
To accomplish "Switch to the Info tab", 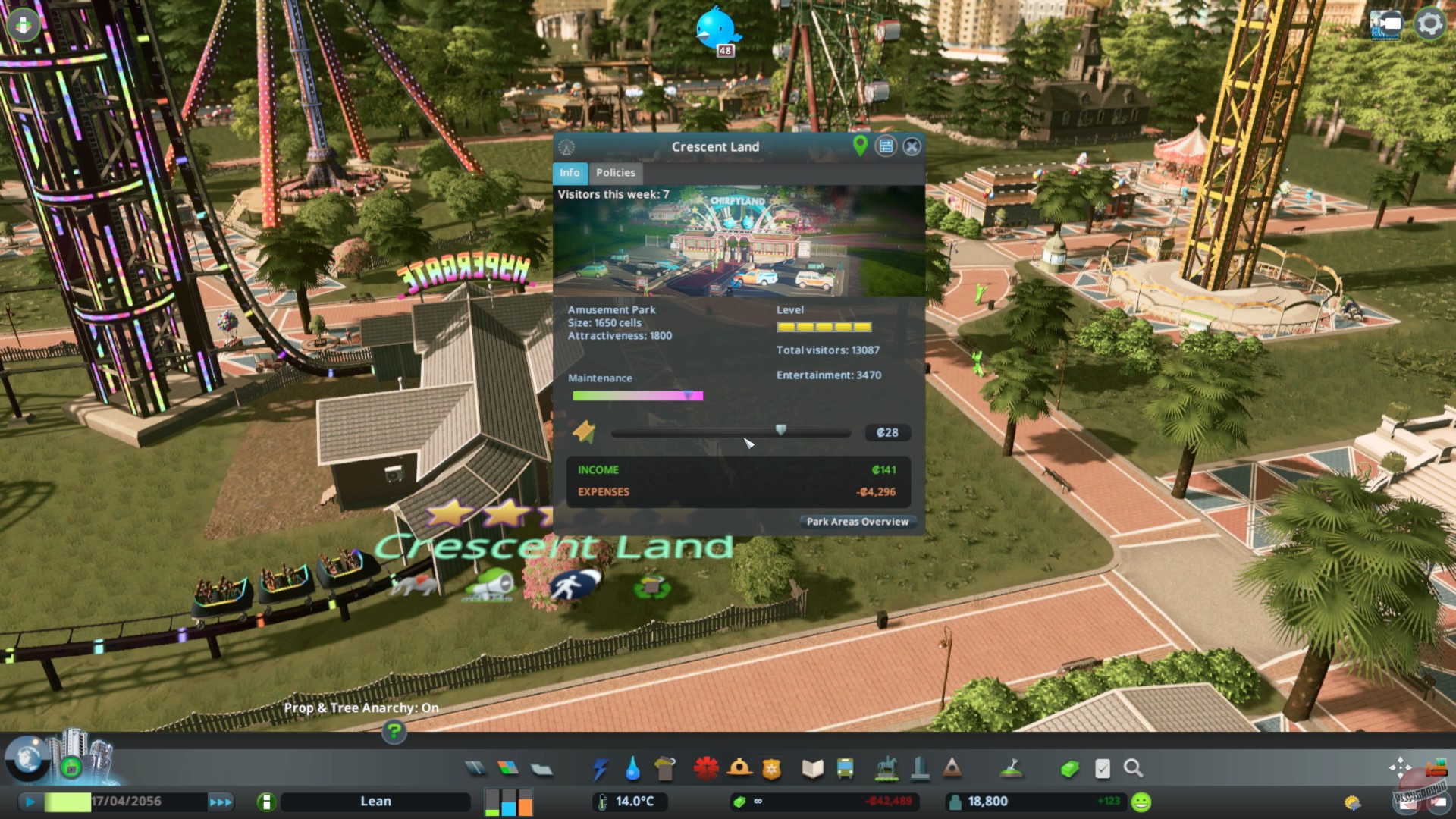I will click(x=570, y=173).
